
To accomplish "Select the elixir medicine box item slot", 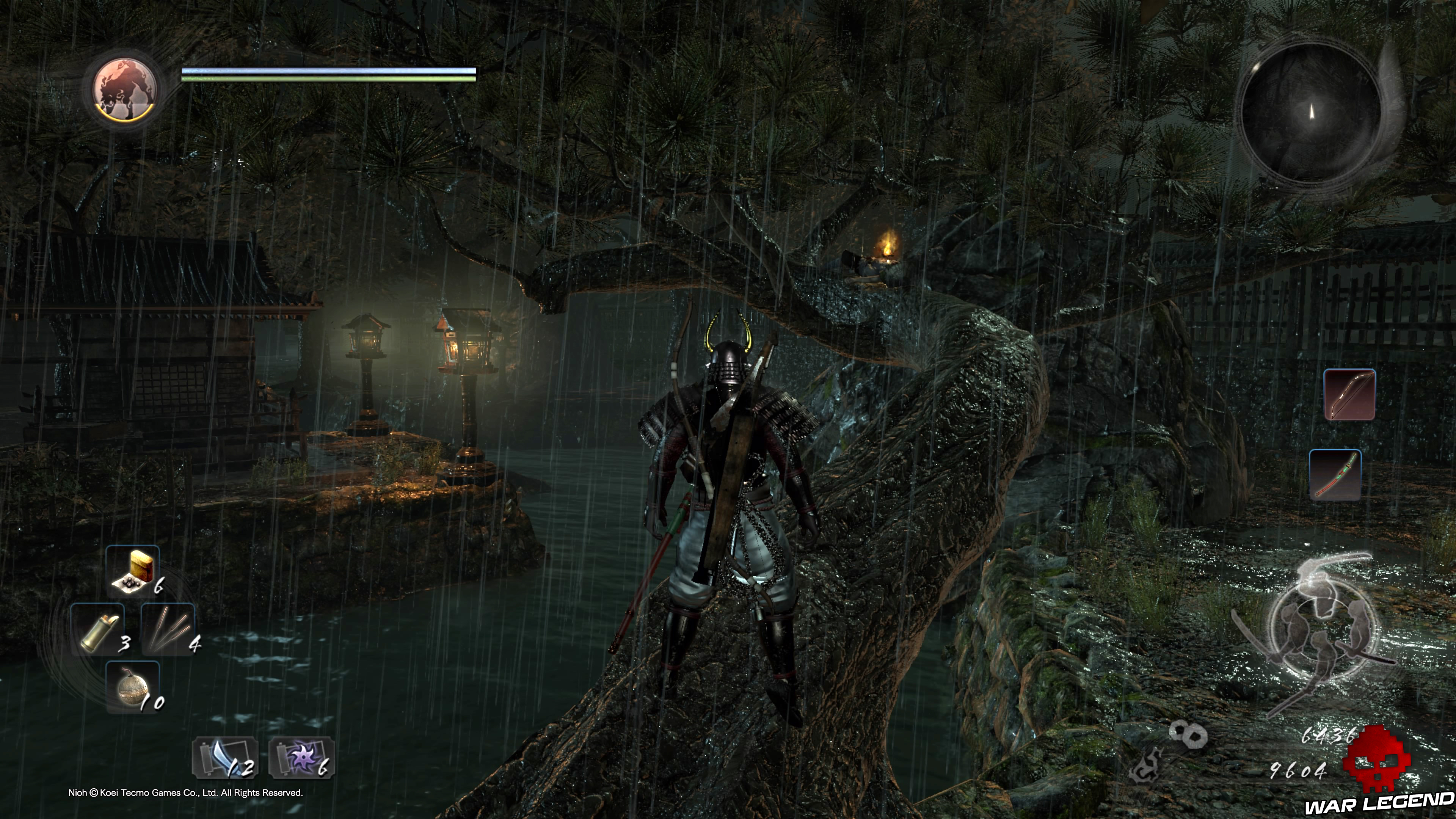I will tap(133, 571).
